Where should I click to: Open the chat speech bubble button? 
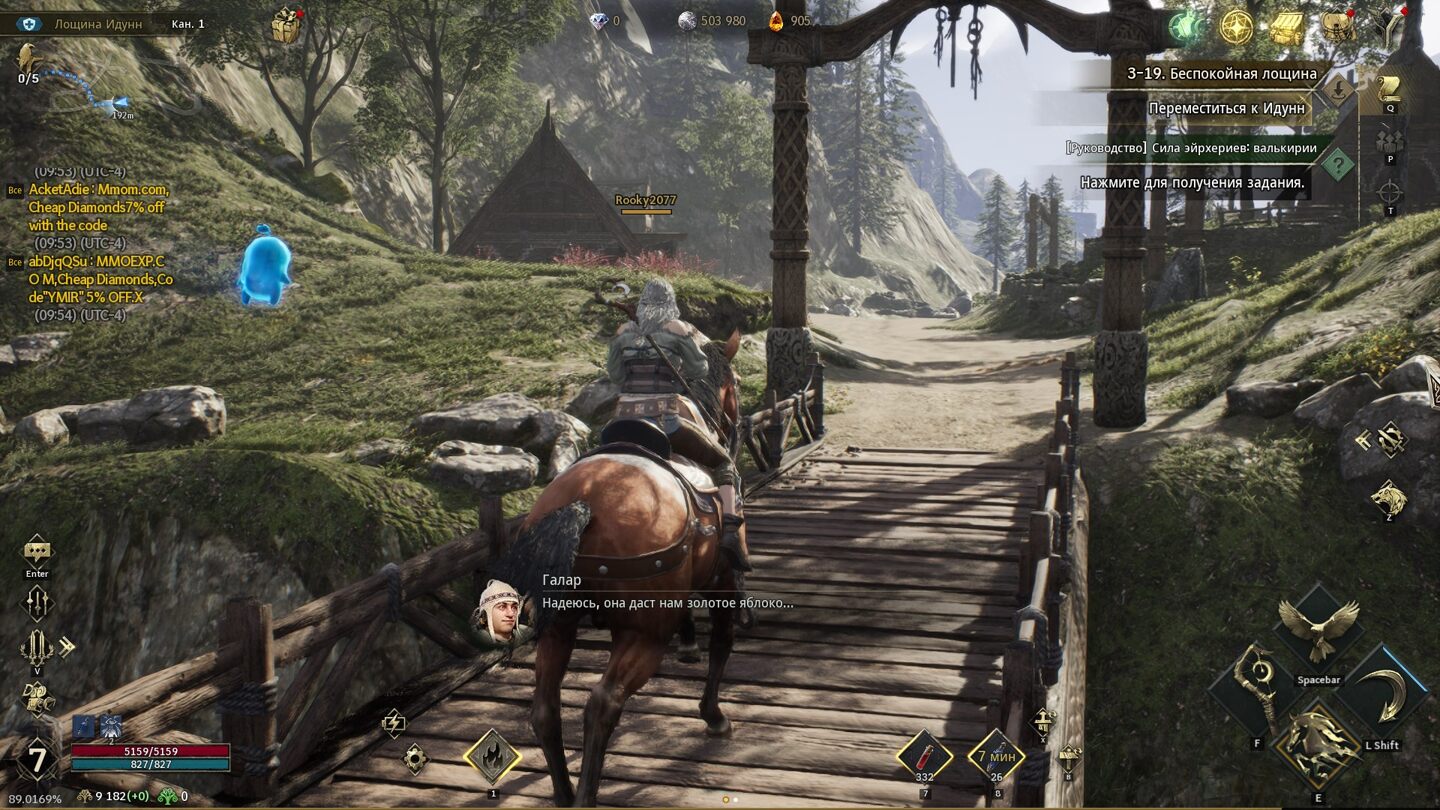click(37, 550)
